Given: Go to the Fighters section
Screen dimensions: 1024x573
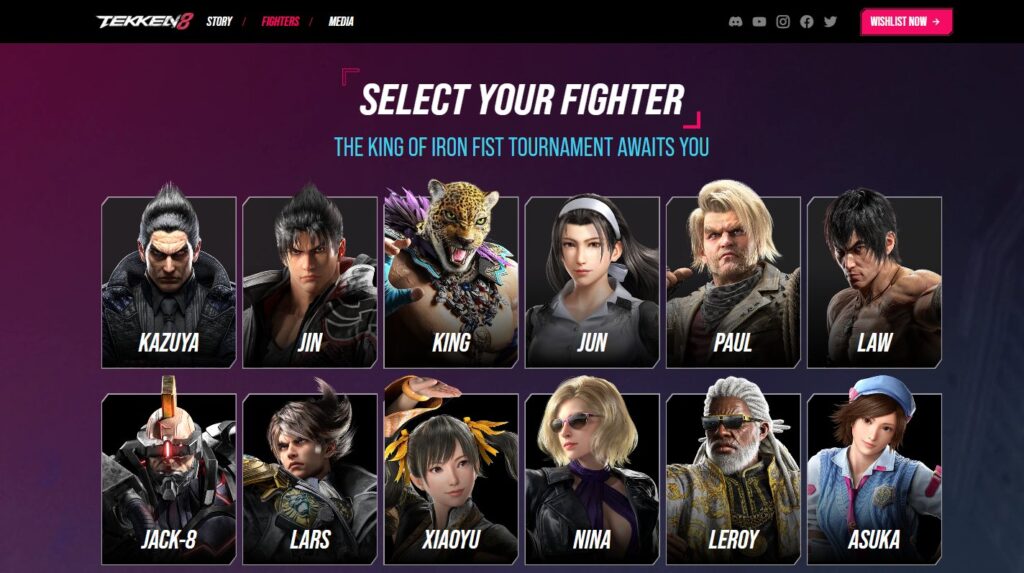Looking at the screenshot, I should (x=280, y=21).
